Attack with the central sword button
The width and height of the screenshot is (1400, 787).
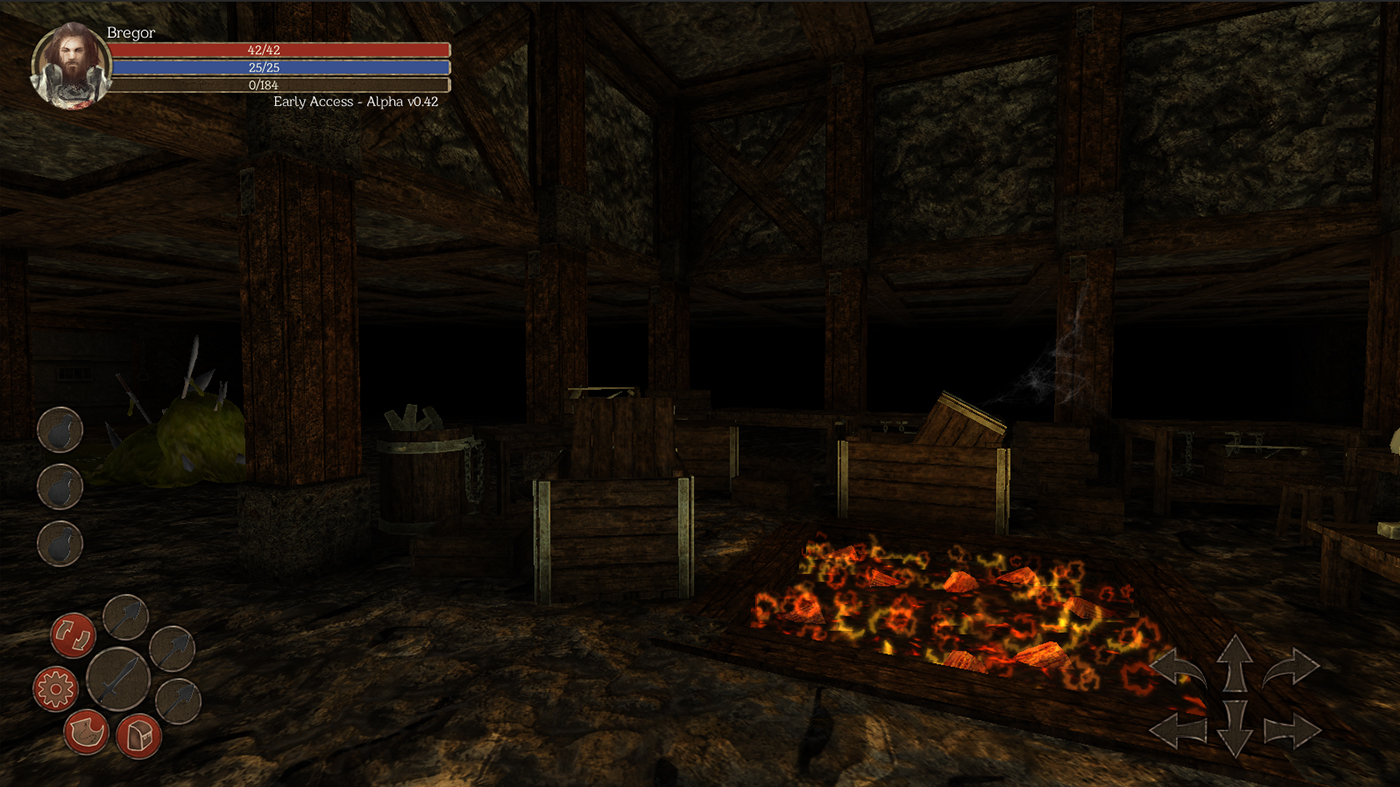(x=118, y=679)
